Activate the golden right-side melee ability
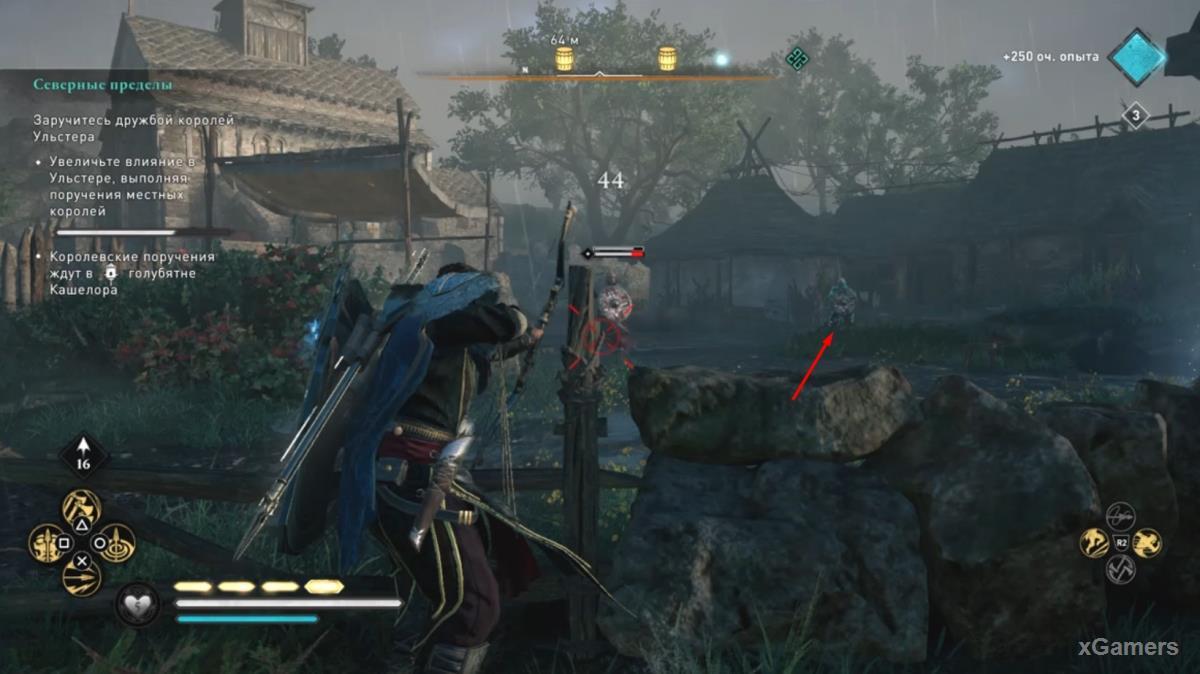Image resolution: width=1200 pixels, height=674 pixels. 1147,543
